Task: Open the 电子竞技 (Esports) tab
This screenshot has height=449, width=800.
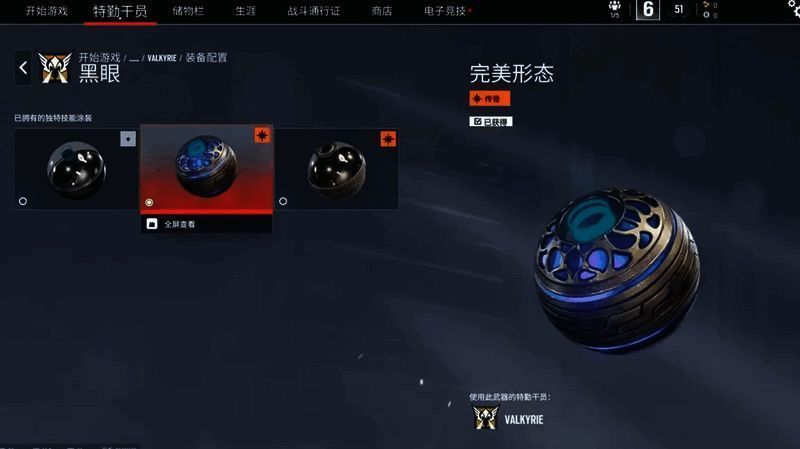Action: tap(446, 10)
